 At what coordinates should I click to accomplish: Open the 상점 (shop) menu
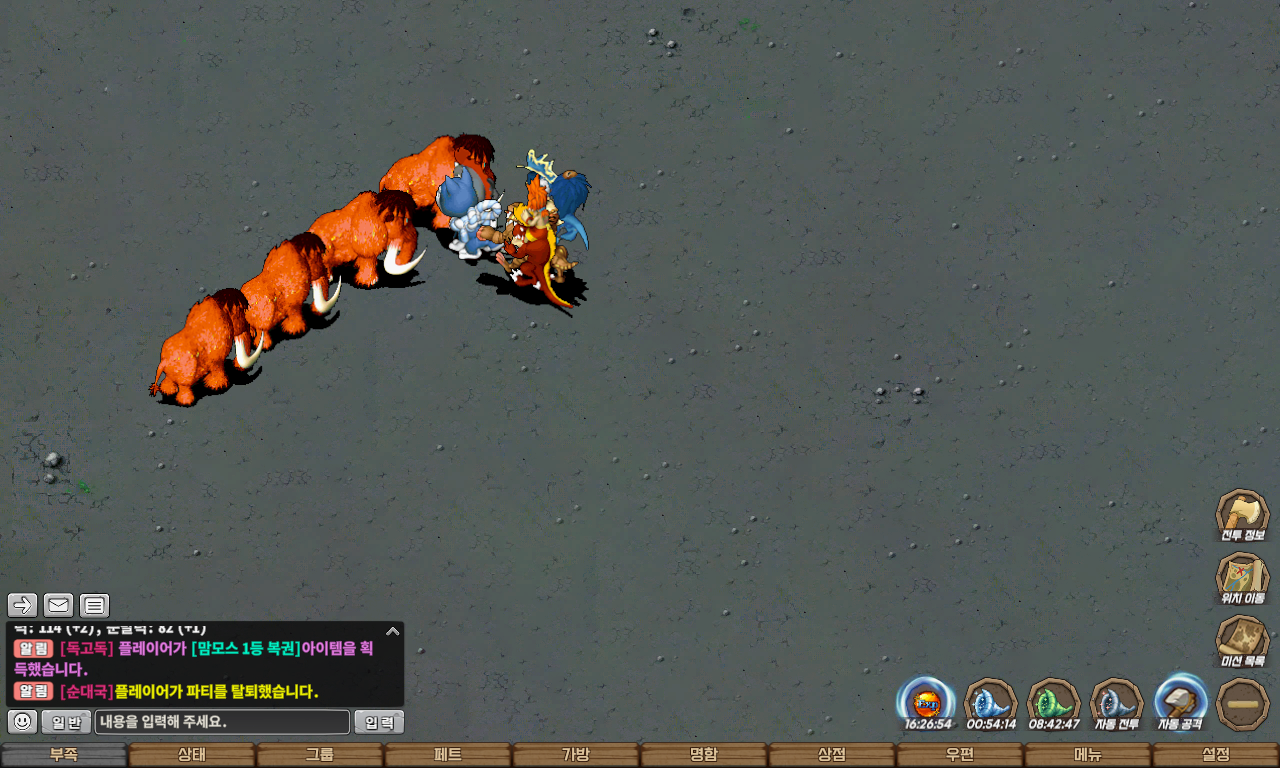pyautogui.click(x=831, y=755)
